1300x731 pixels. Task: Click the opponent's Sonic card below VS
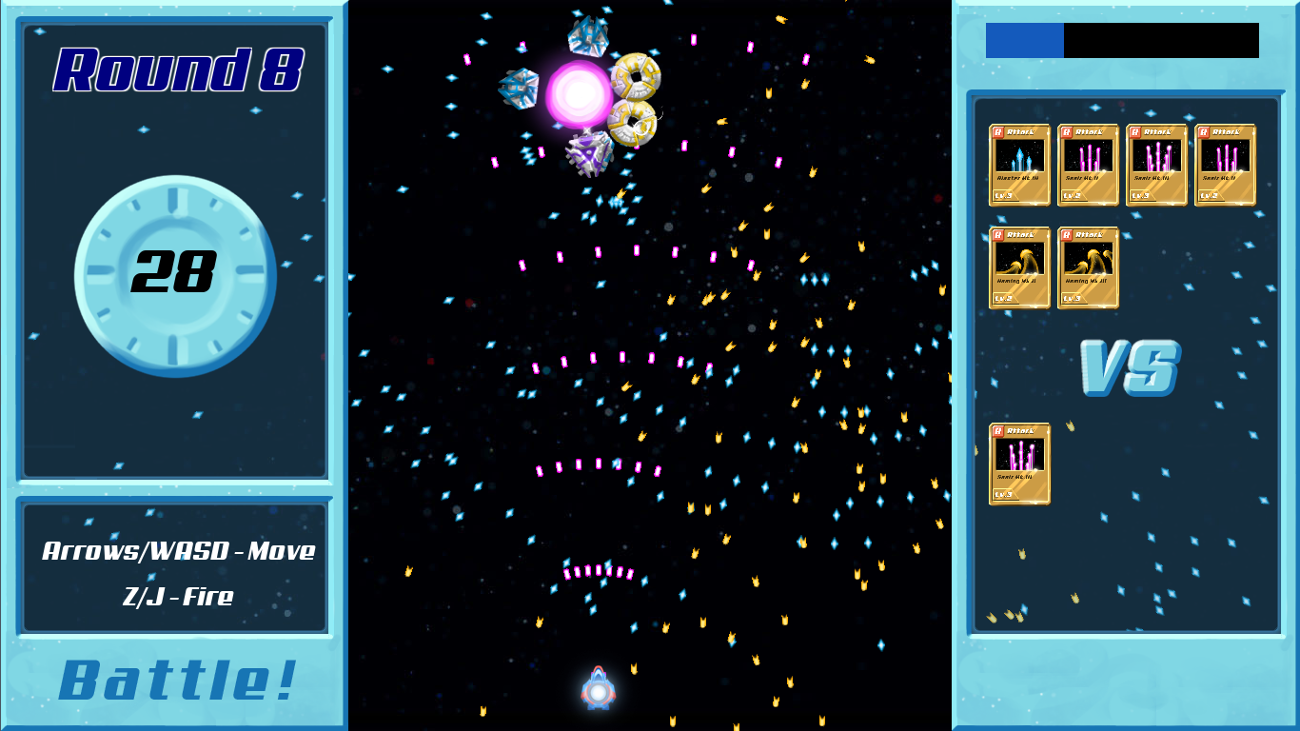[1019, 465]
